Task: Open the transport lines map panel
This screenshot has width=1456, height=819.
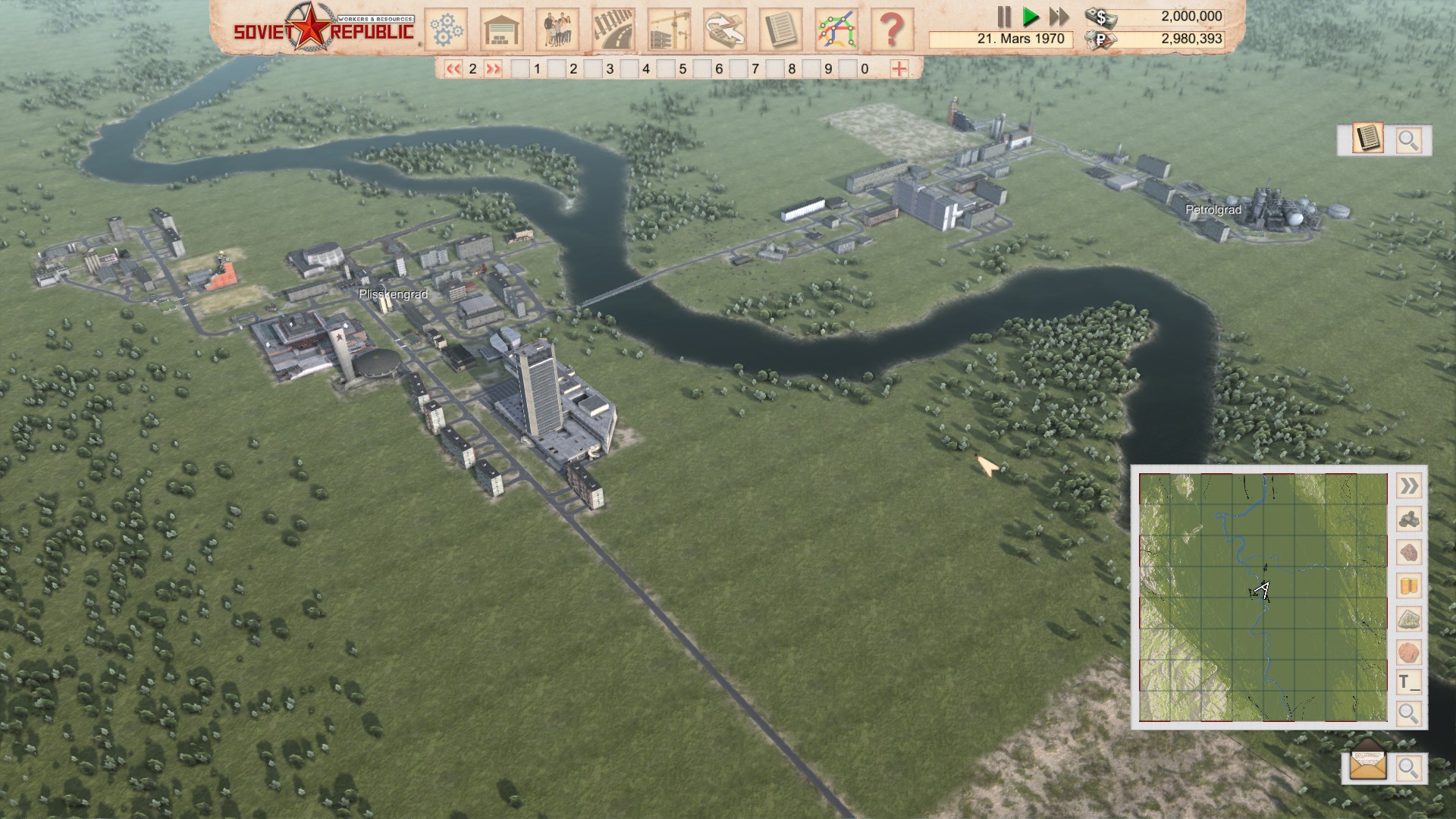Action: tap(836, 30)
